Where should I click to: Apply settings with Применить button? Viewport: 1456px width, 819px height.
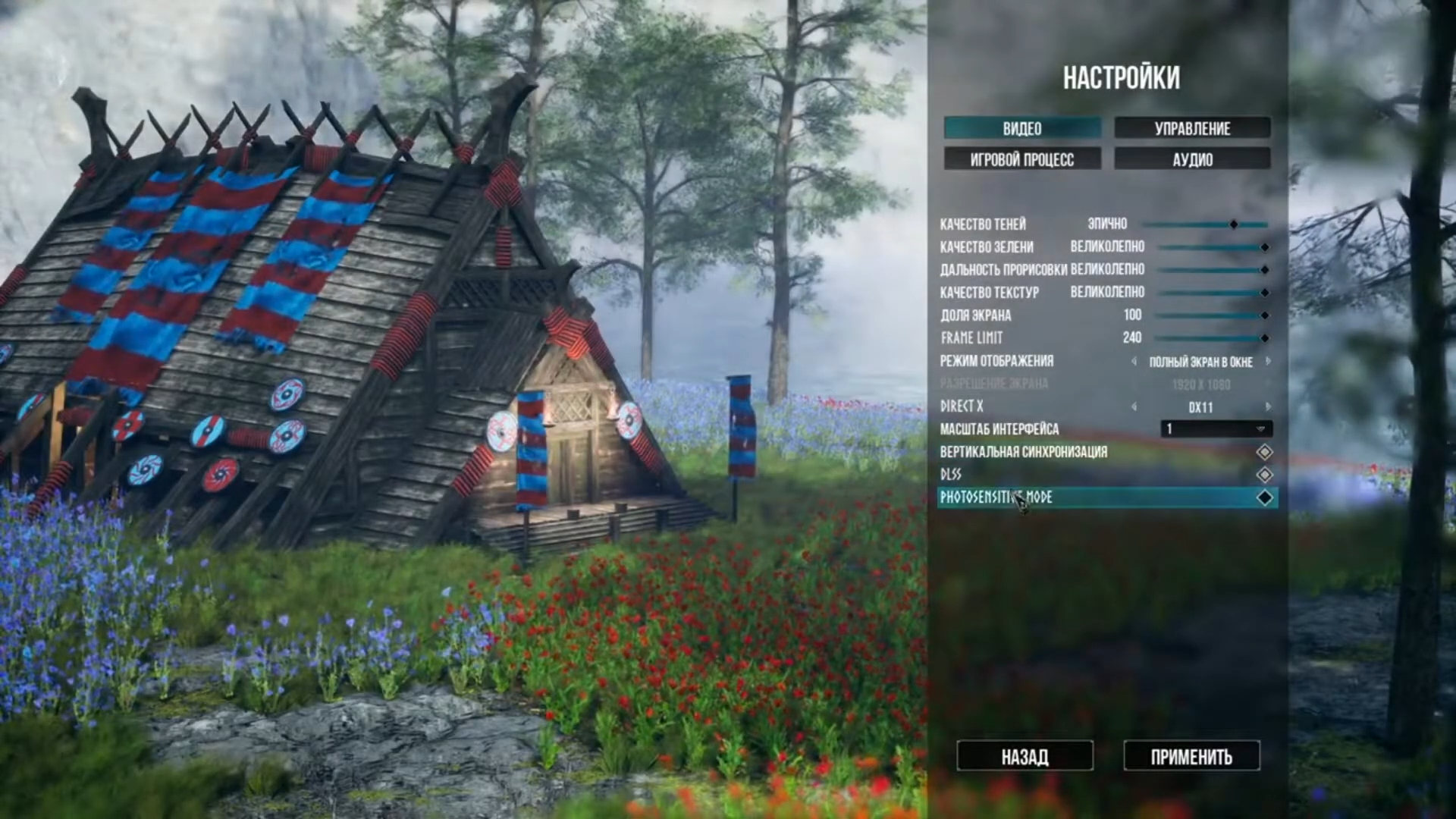[1191, 756]
